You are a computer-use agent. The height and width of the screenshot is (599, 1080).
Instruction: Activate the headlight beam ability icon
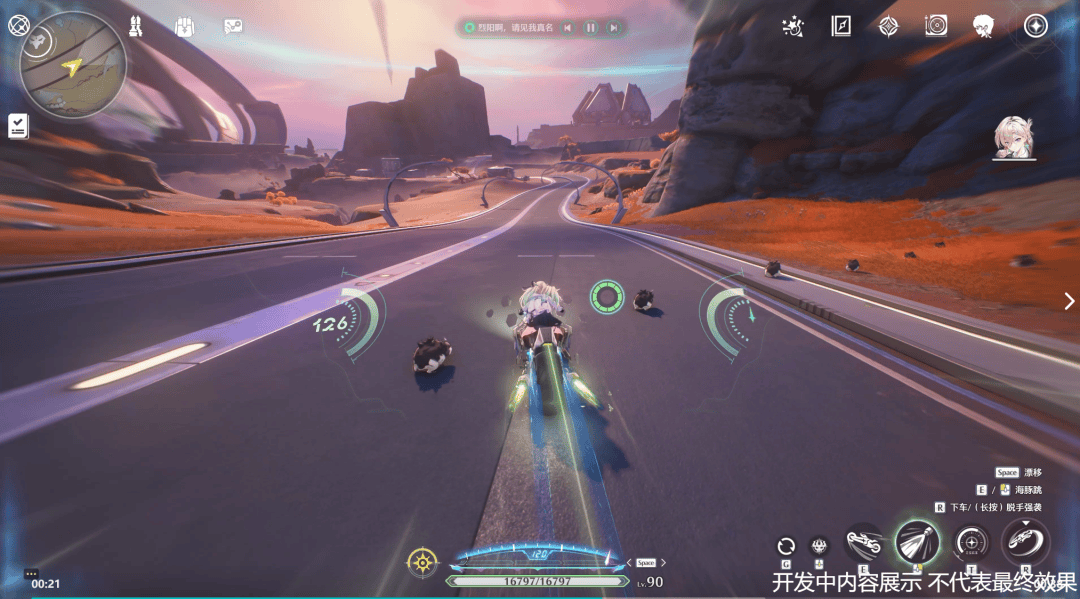click(x=917, y=542)
